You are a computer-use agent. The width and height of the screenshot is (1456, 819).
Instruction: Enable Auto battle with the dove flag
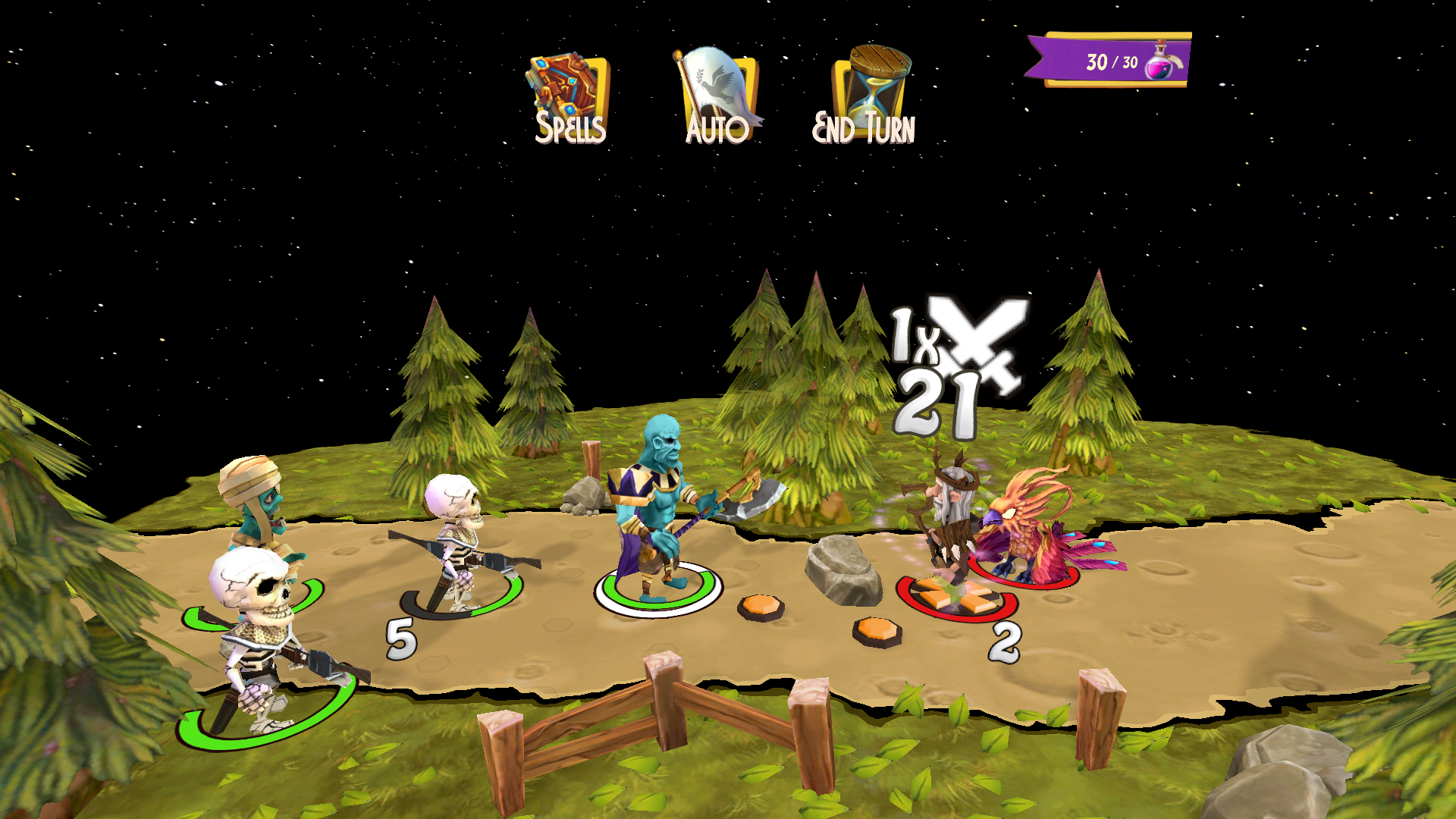(717, 97)
